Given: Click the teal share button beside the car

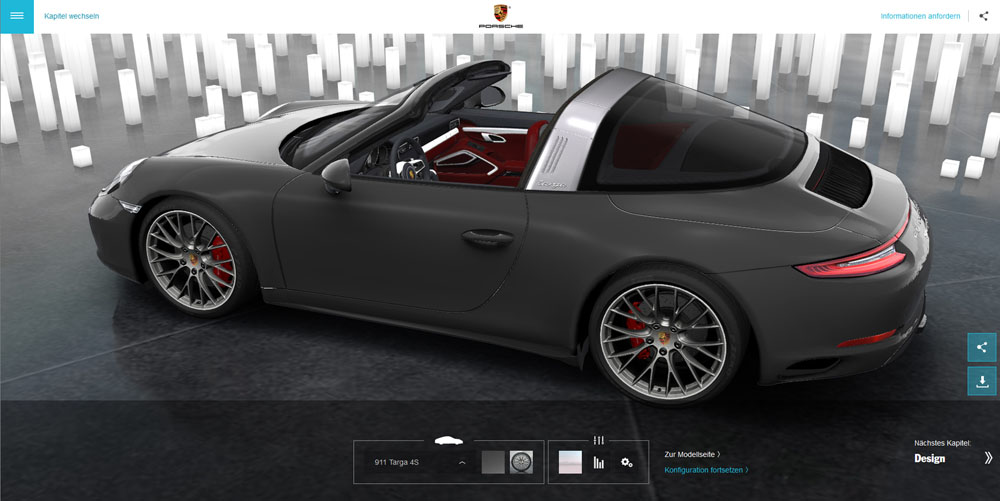Looking at the screenshot, I should pos(981,347).
